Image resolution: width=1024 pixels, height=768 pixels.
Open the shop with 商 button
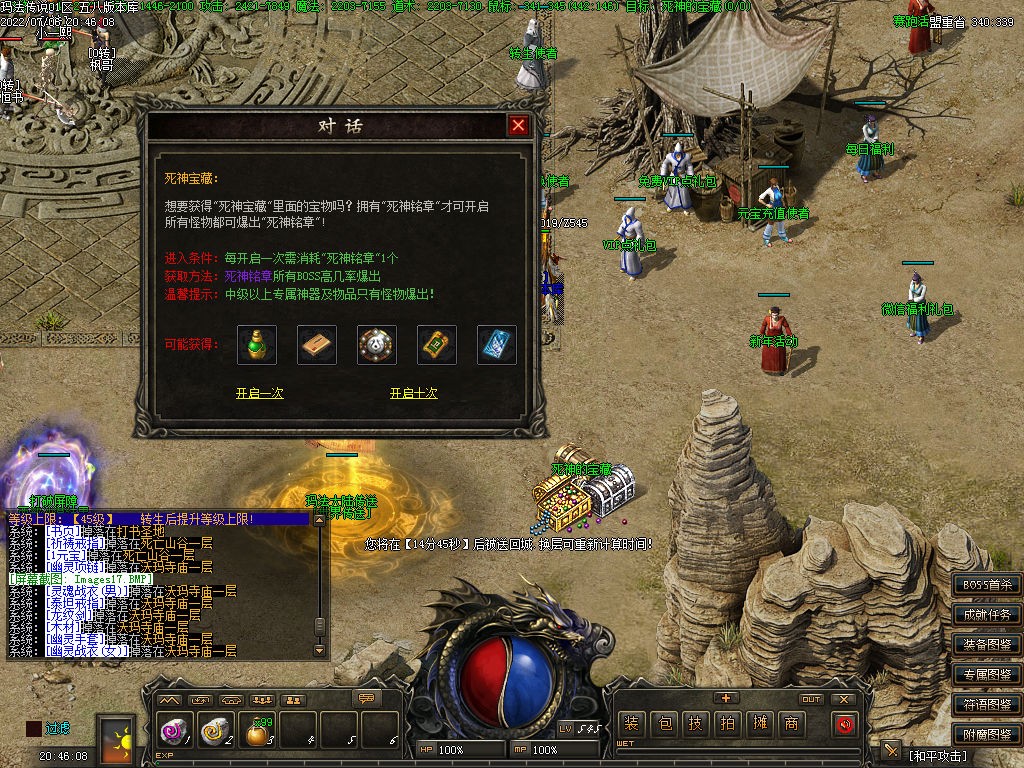click(x=792, y=723)
